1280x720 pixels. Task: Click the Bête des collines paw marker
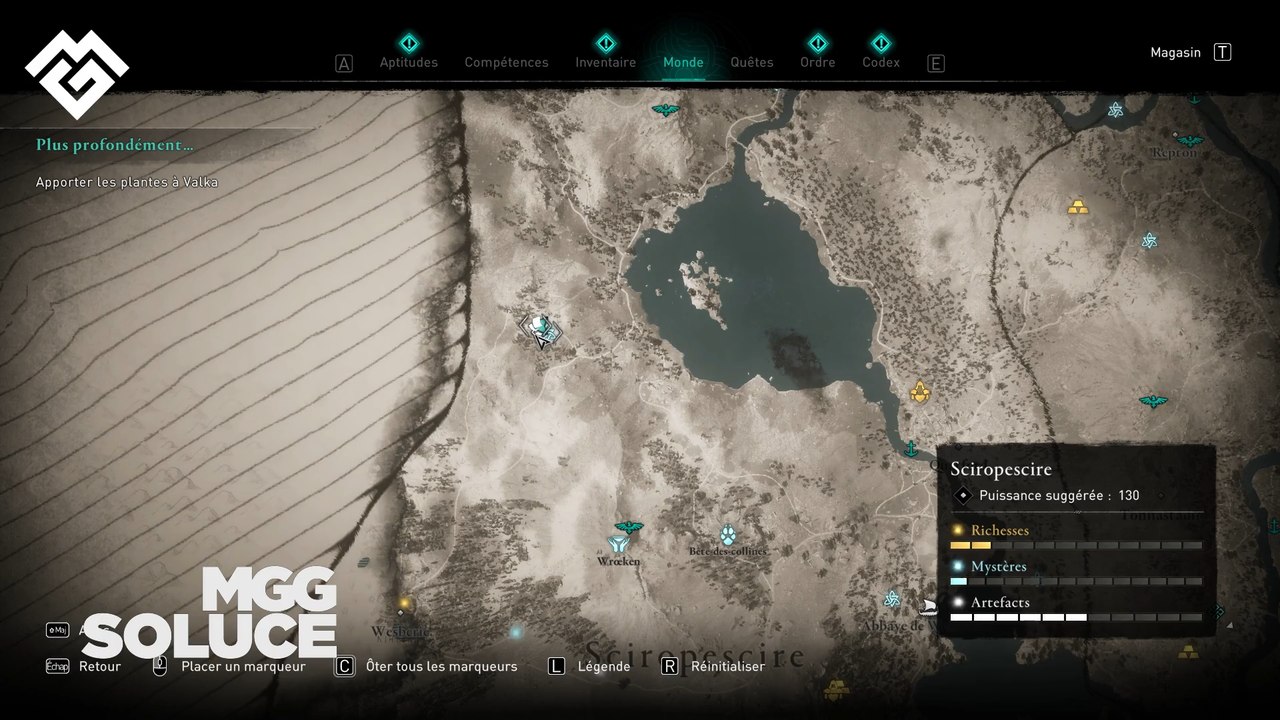[727, 535]
